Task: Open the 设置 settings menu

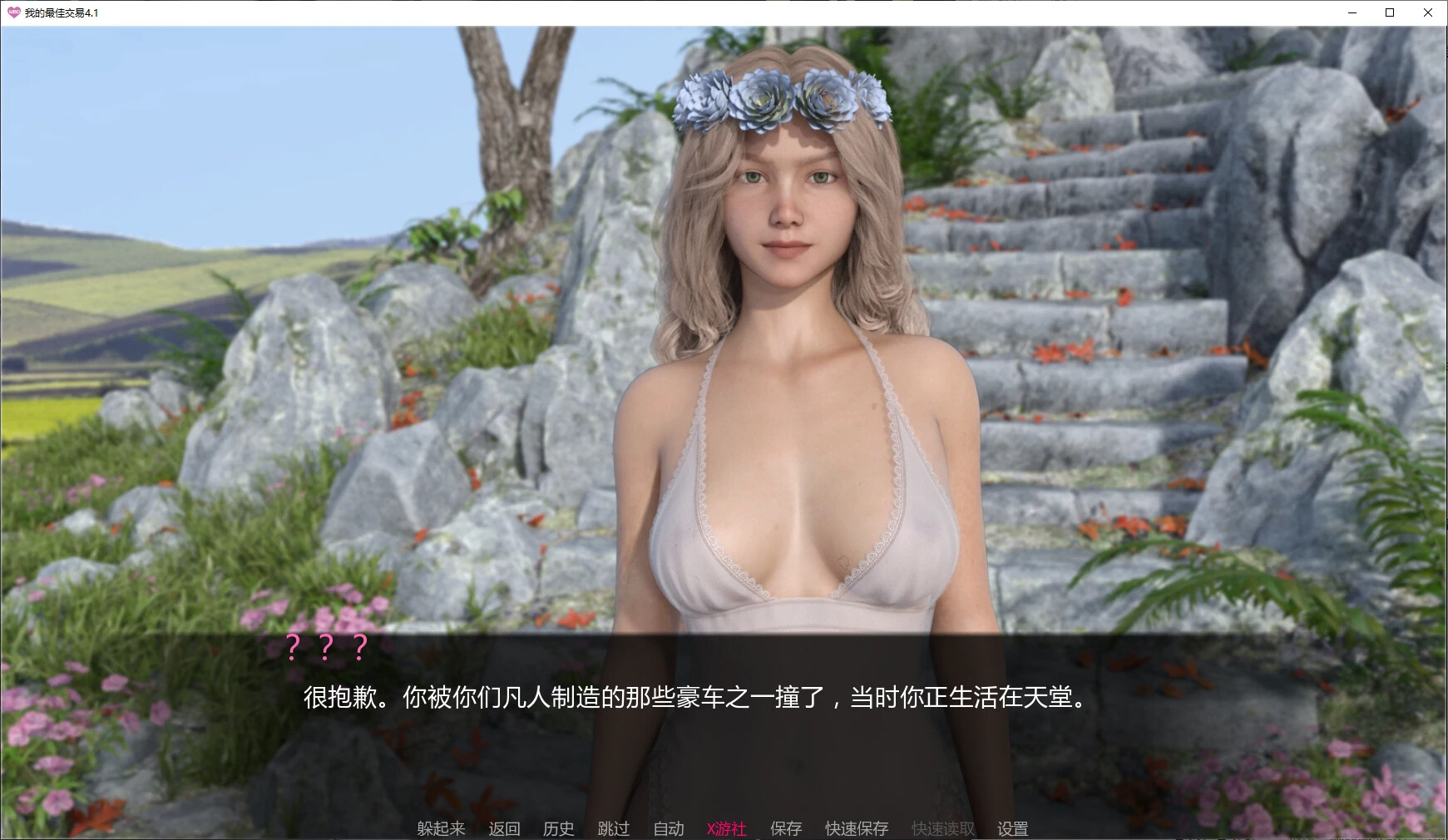Action: tap(1012, 828)
